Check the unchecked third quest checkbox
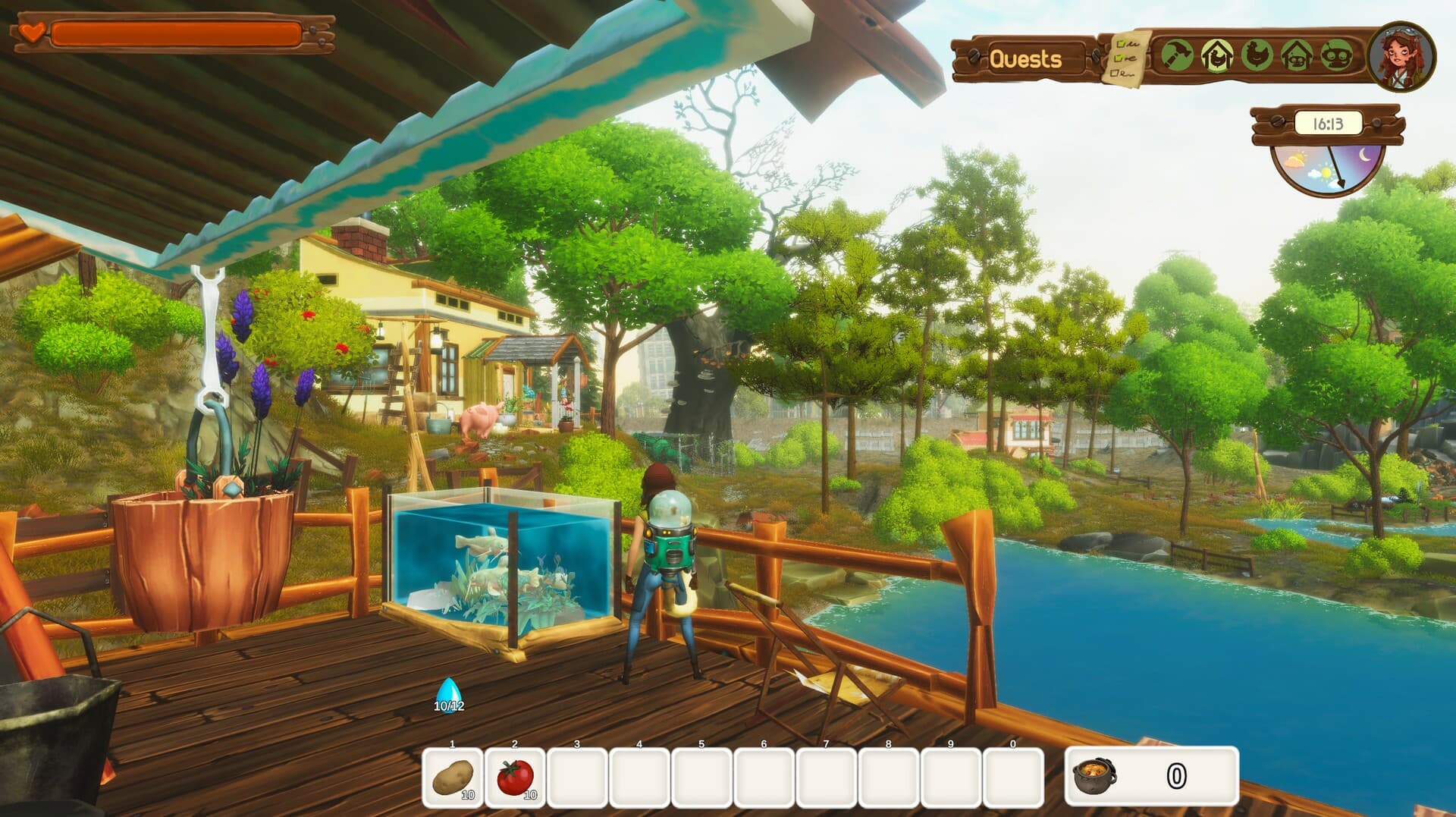Image resolution: width=1456 pixels, height=817 pixels. [1113, 73]
